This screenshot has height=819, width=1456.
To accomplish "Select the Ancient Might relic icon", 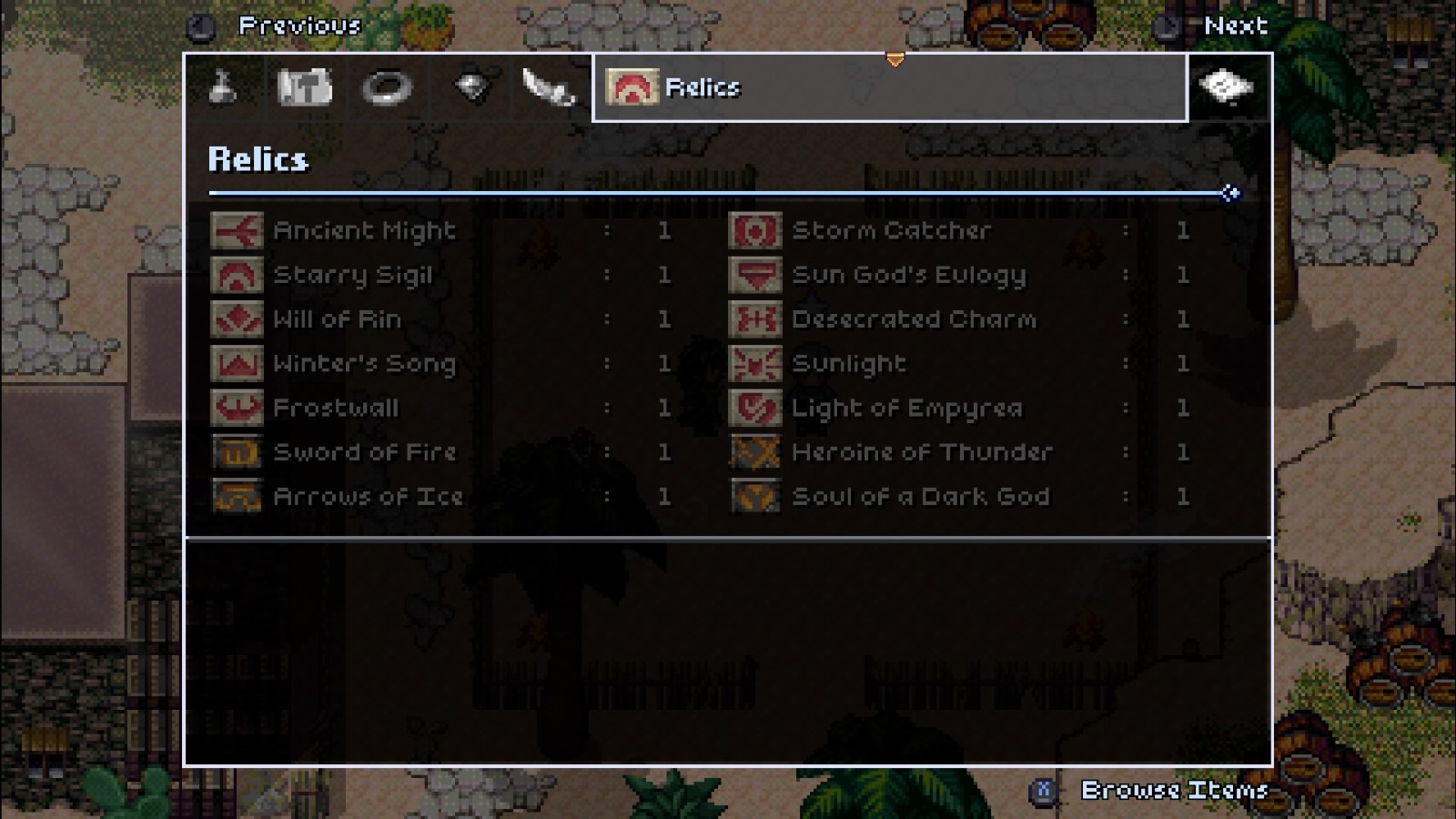I will point(236,230).
